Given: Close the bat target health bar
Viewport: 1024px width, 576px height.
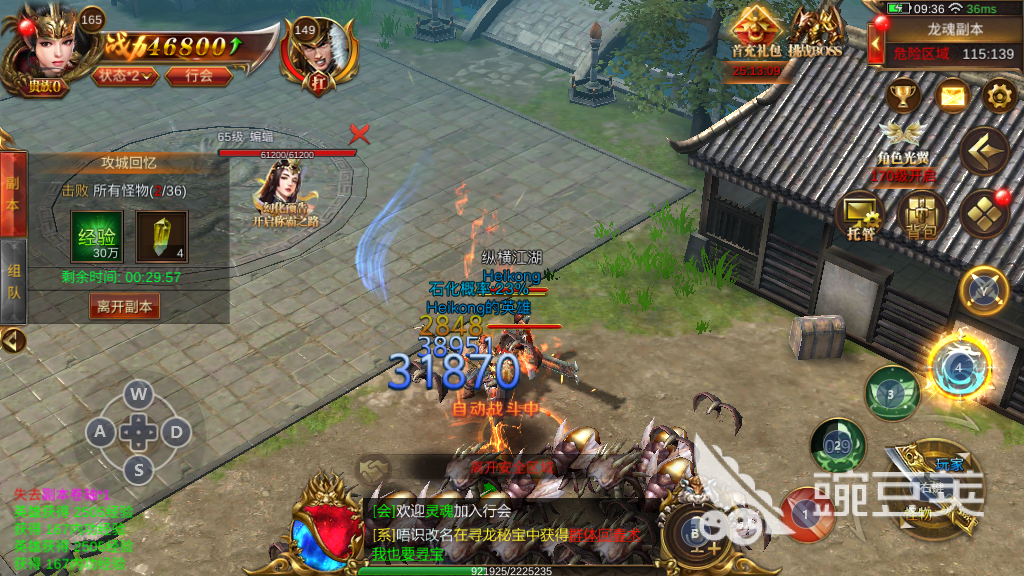Looking at the screenshot, I should pos(359,134).
